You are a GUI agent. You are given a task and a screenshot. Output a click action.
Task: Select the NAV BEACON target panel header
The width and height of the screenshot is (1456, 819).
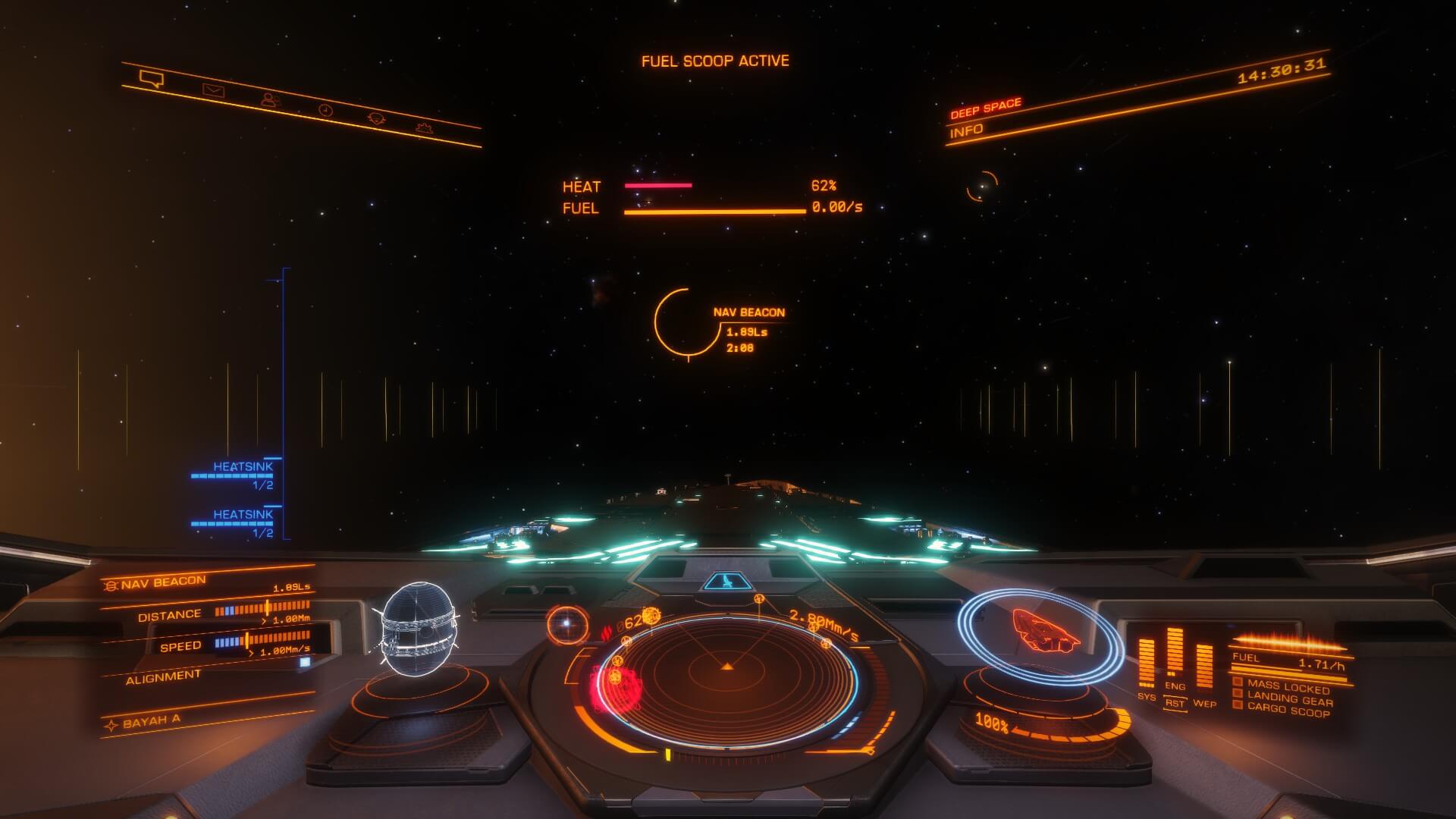coord(163,582)
